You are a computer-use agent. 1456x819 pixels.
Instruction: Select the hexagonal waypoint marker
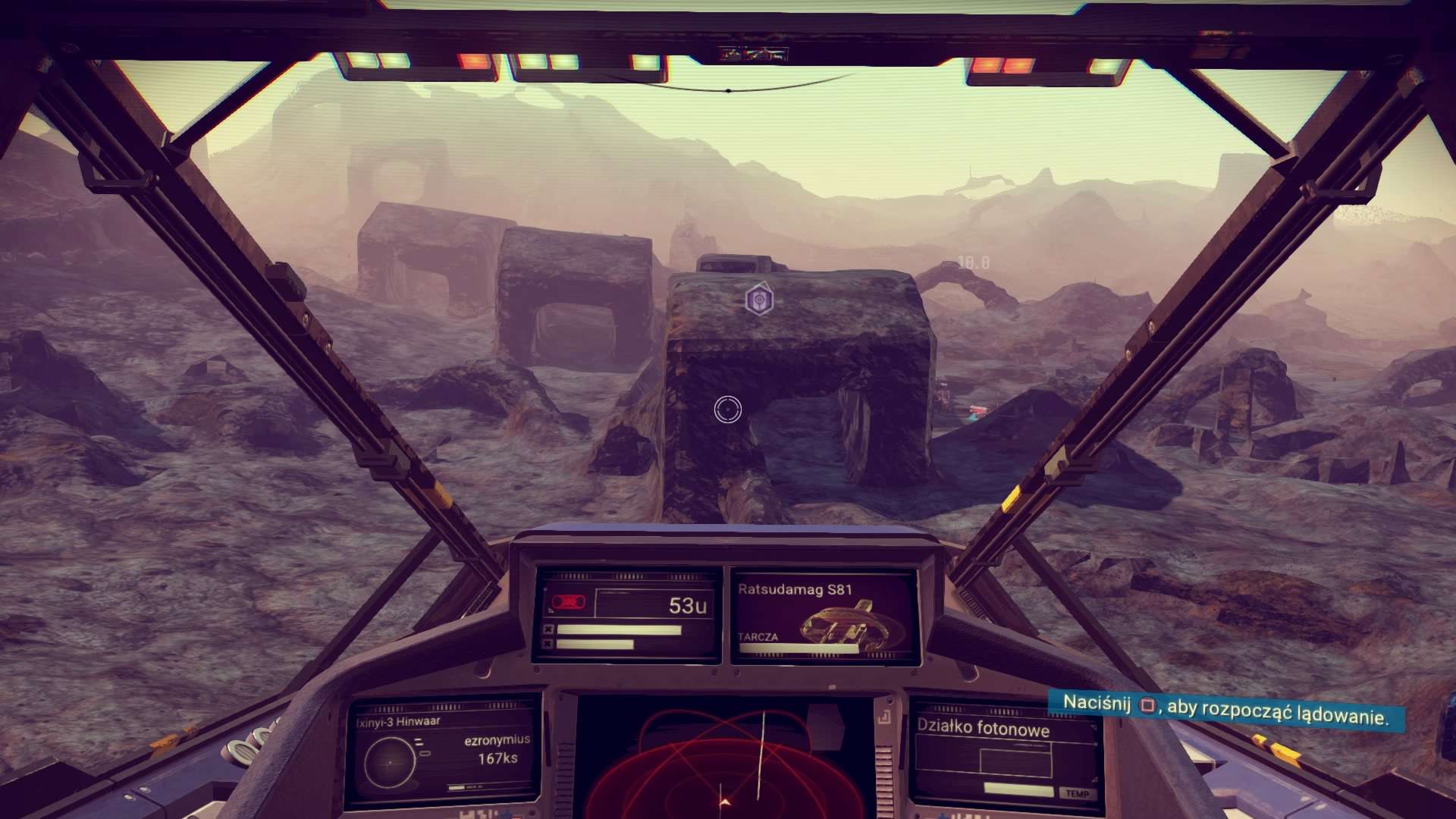[x=759, y=300]
